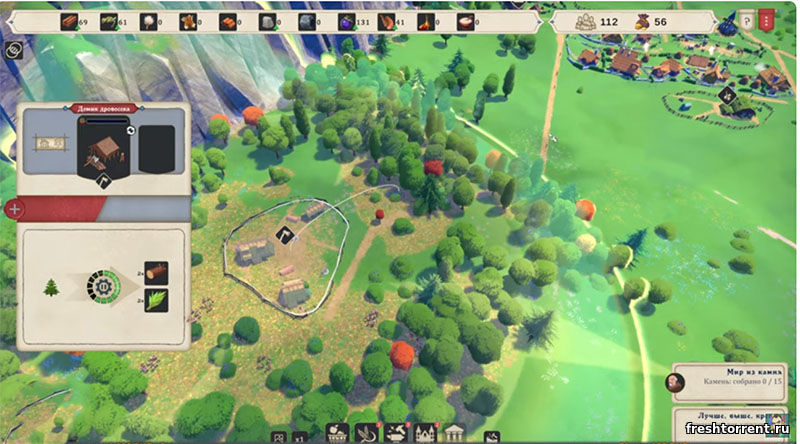Click the x1 game speed button

coord(298,437)
